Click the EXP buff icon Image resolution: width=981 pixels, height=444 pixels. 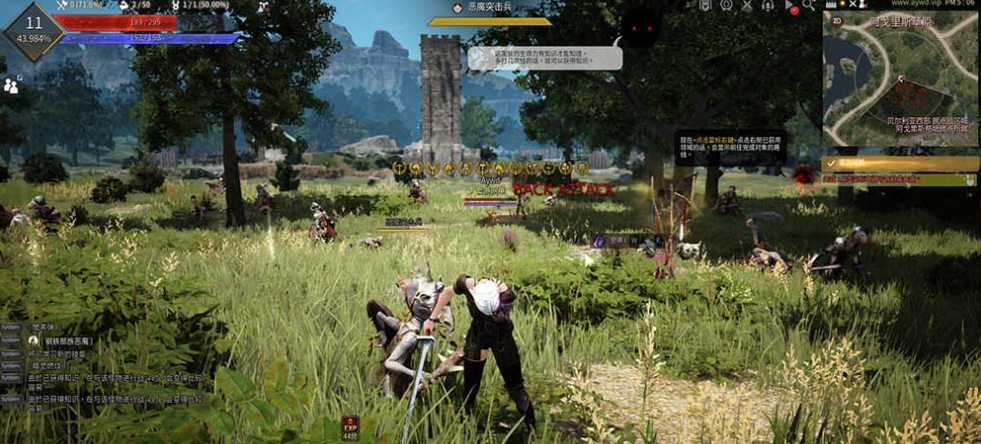pos(350,427)
